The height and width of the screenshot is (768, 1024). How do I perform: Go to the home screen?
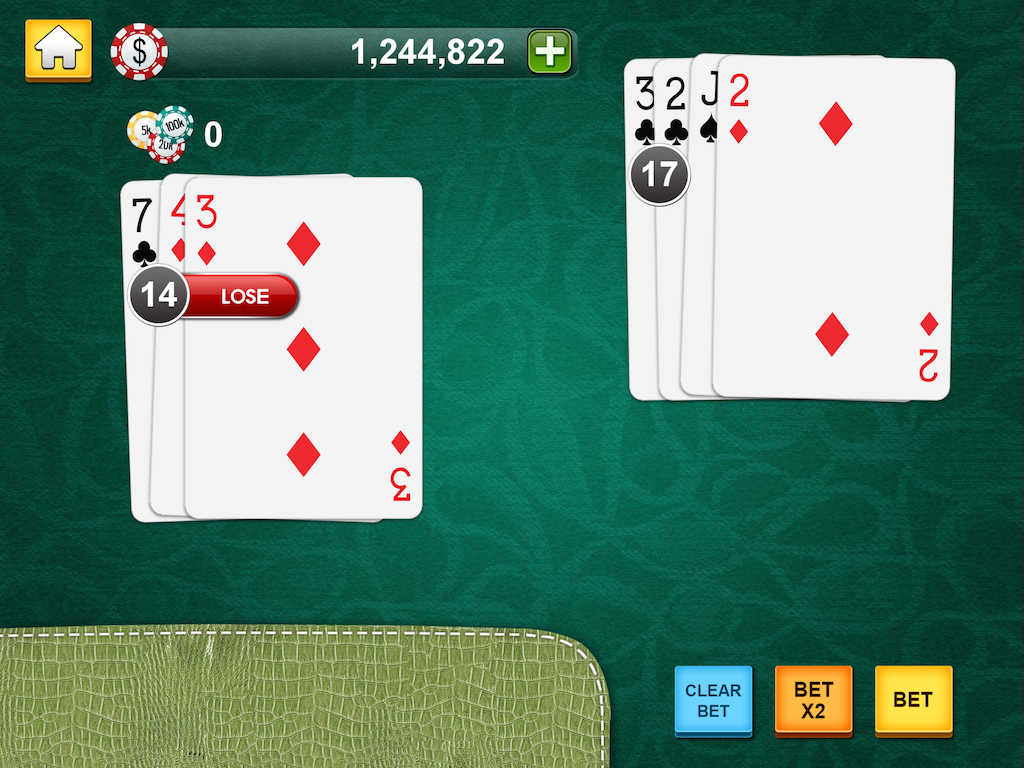click(58, 50)
